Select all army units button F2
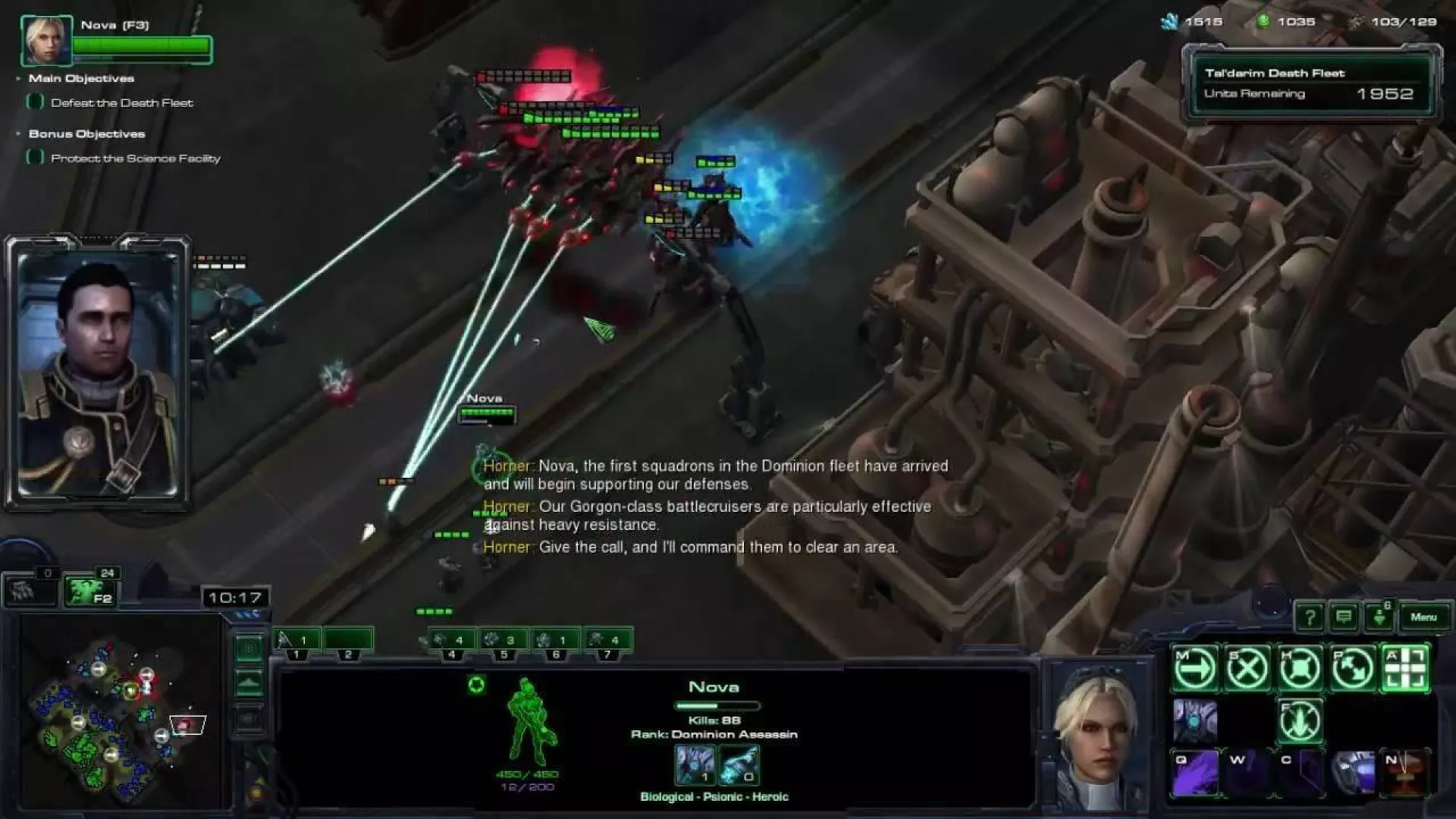 (x=90, y=591)
